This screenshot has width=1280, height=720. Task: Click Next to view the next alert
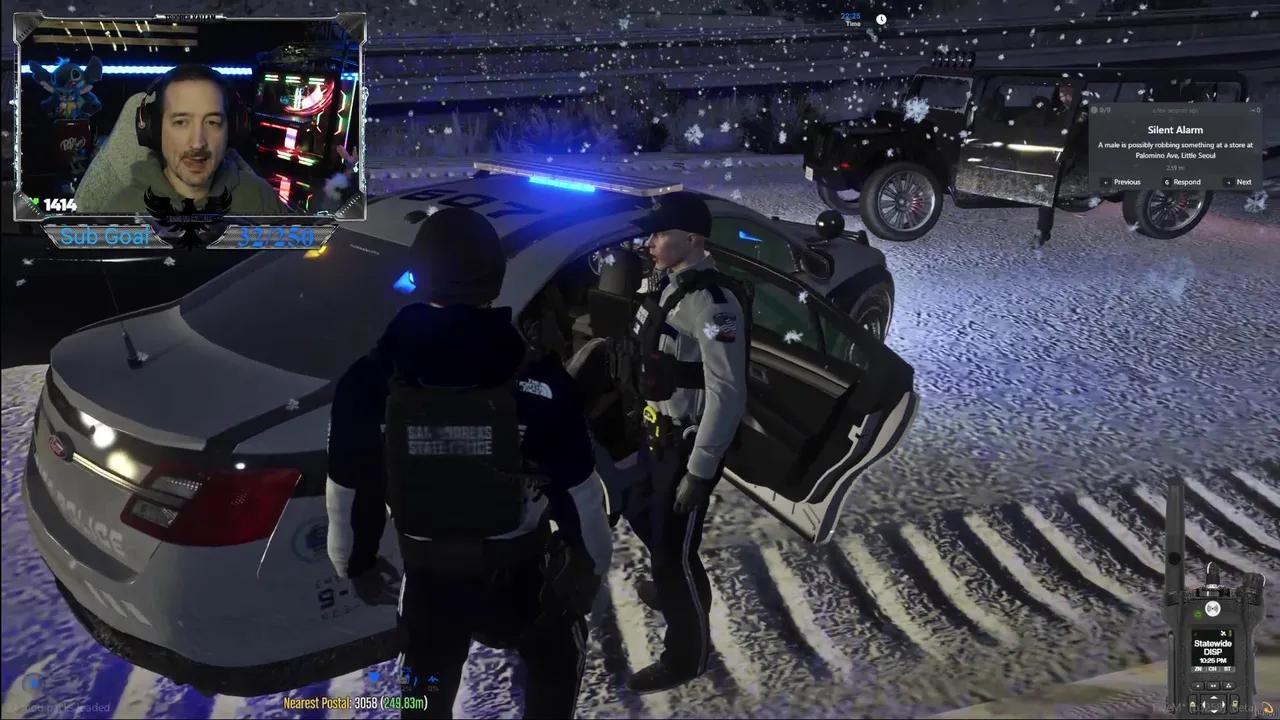tap(1244, 182)
